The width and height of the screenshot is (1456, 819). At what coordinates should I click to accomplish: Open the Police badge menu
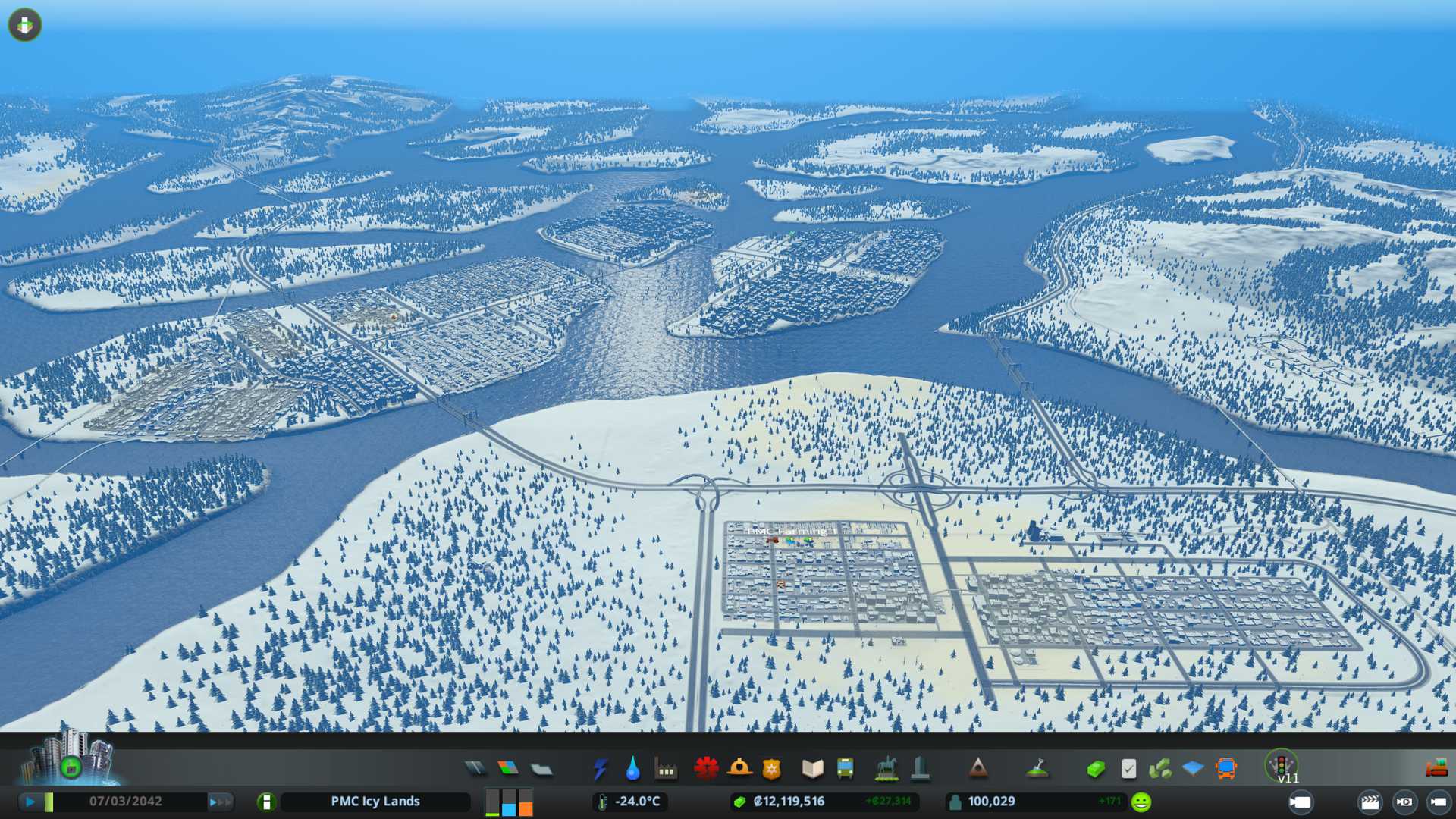click(x=771, y=769)
